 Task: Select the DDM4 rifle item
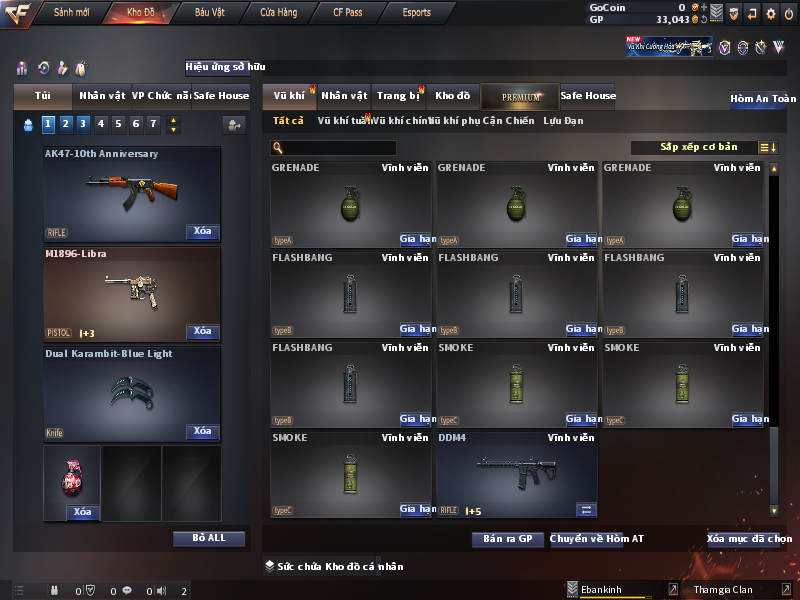(515, 474)
